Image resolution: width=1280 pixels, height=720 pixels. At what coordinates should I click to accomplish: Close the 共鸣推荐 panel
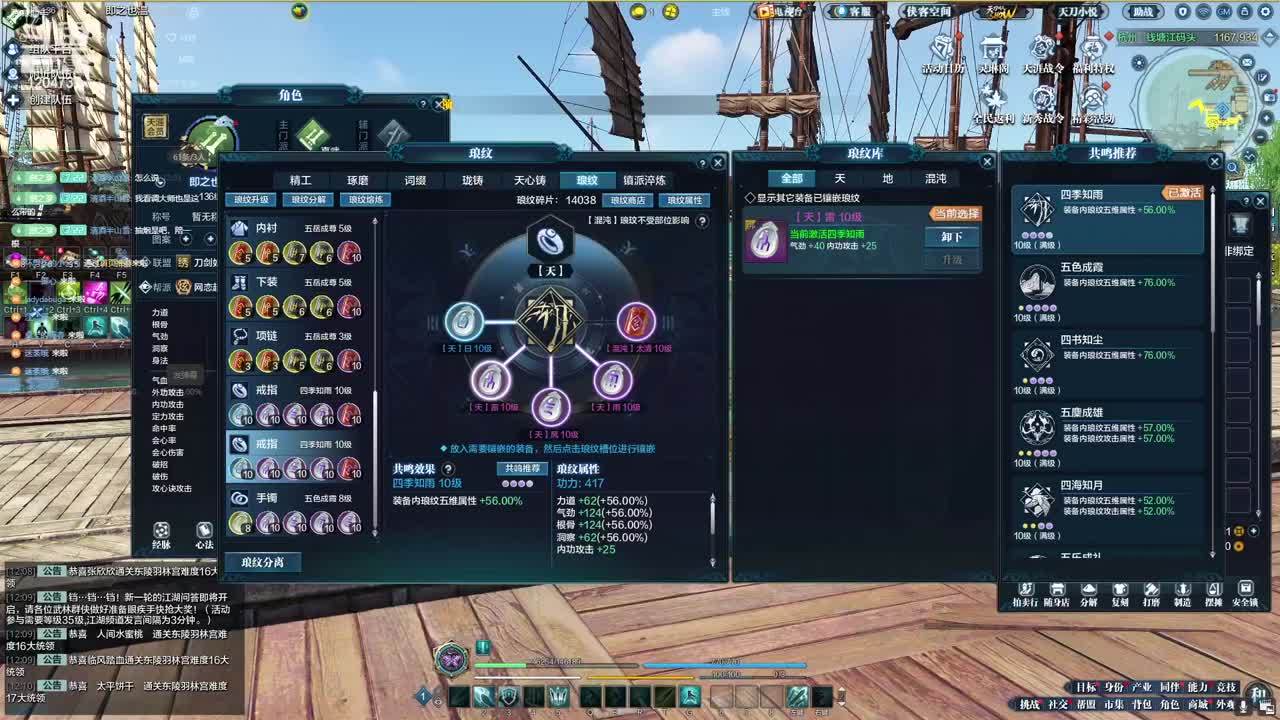click(1215, 162)
